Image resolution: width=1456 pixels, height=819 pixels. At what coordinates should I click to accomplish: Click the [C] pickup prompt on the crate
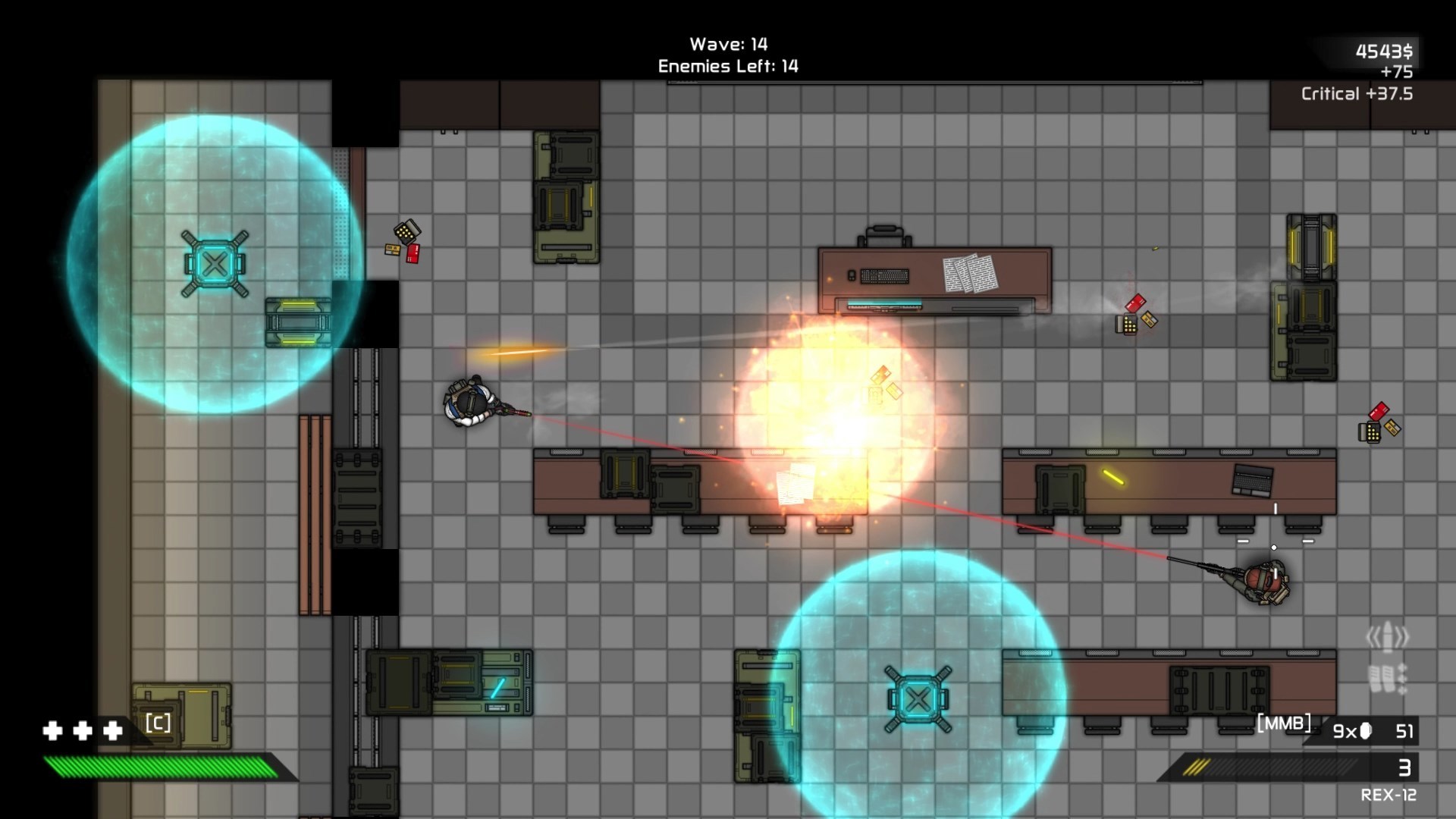click(x=157, y=723)
